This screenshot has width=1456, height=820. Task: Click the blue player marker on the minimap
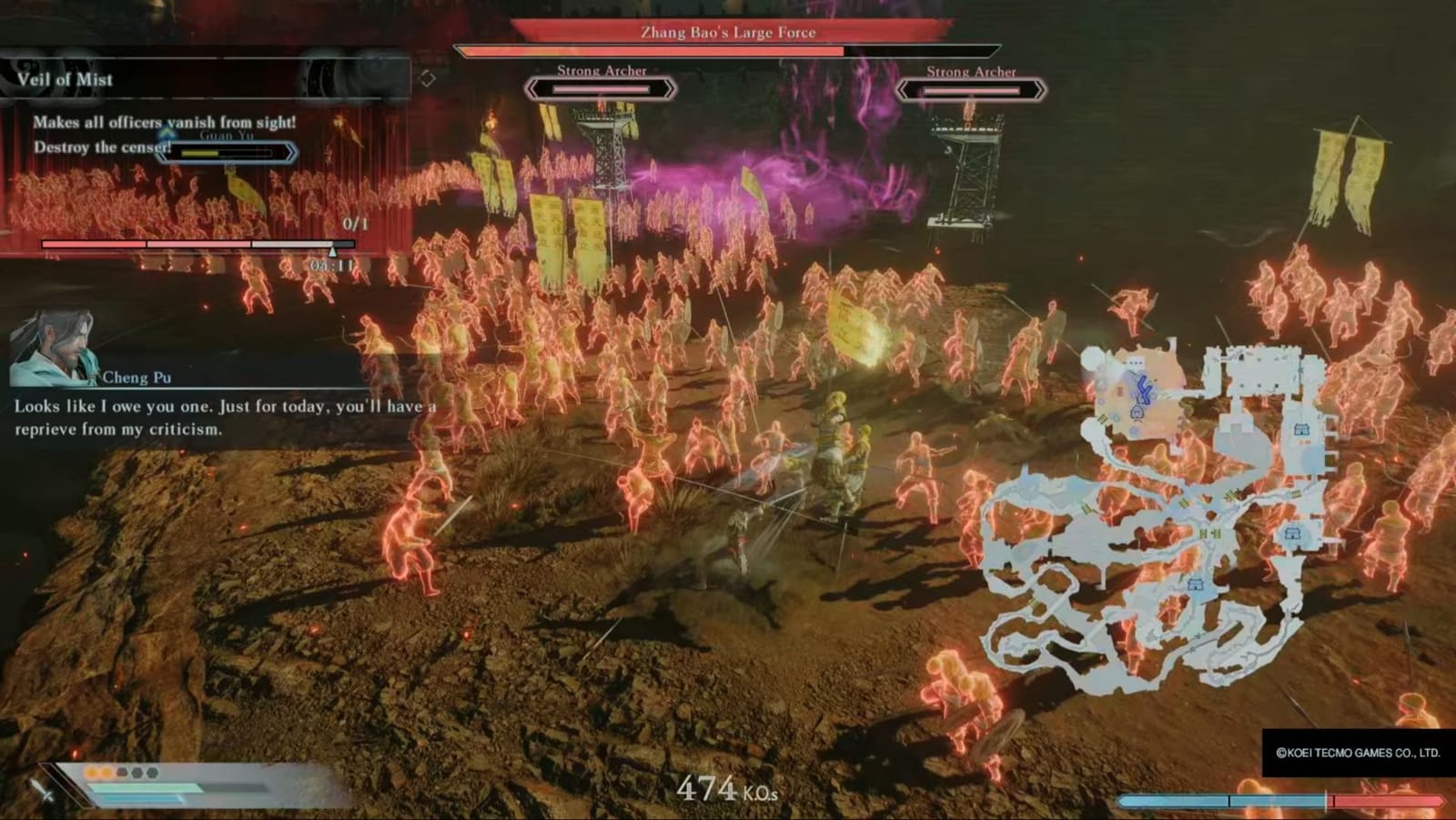tap(1142, 389)
